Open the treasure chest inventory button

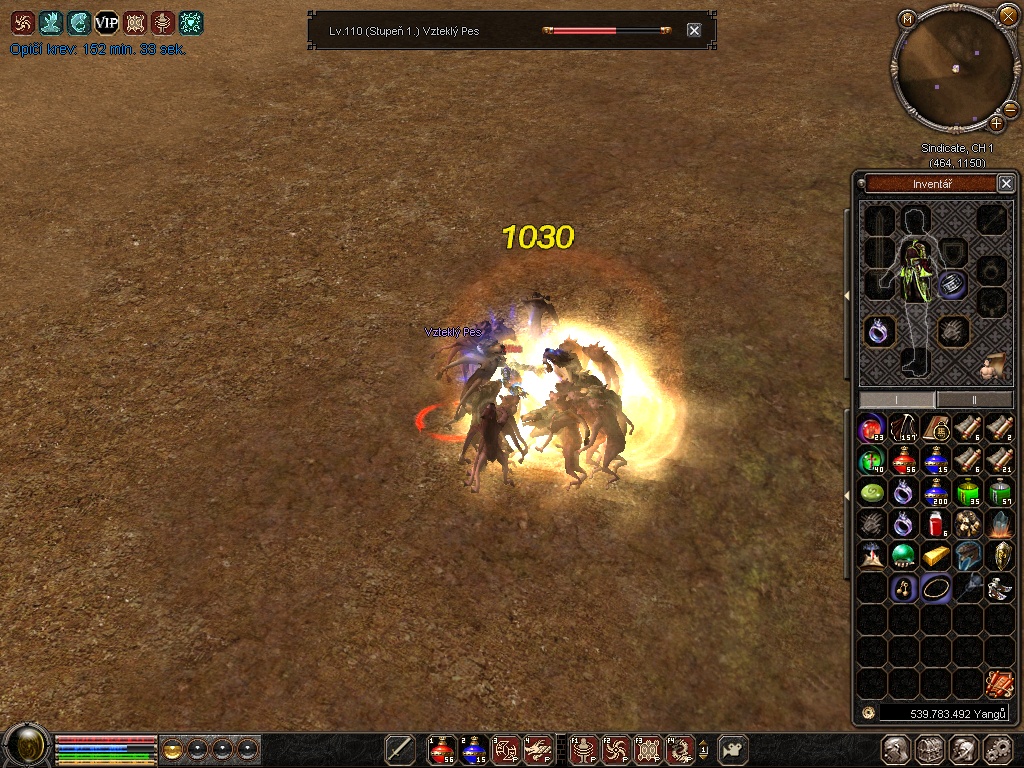click(x=929, y=749)
